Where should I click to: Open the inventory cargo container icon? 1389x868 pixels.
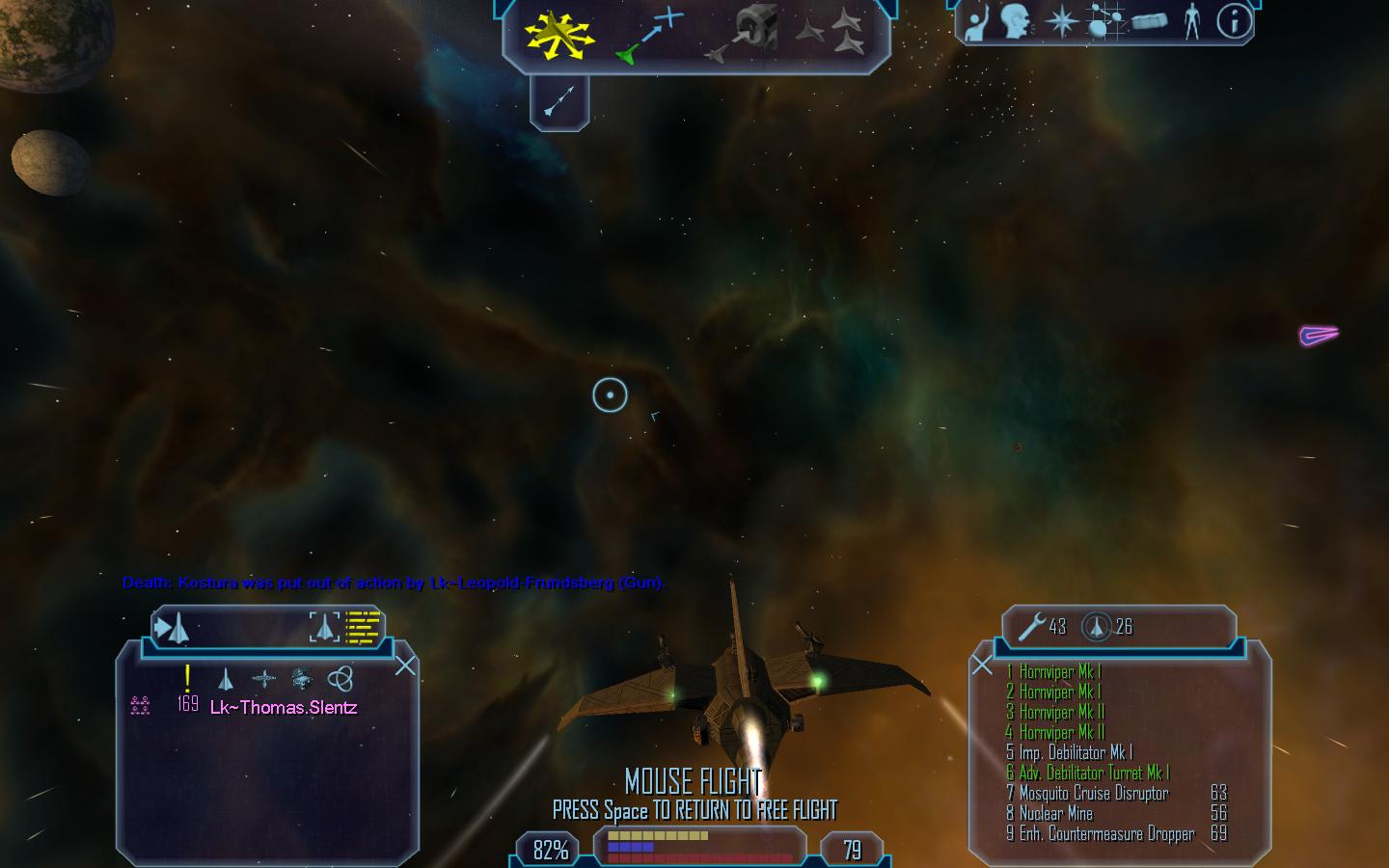[x=1149, y=21]
